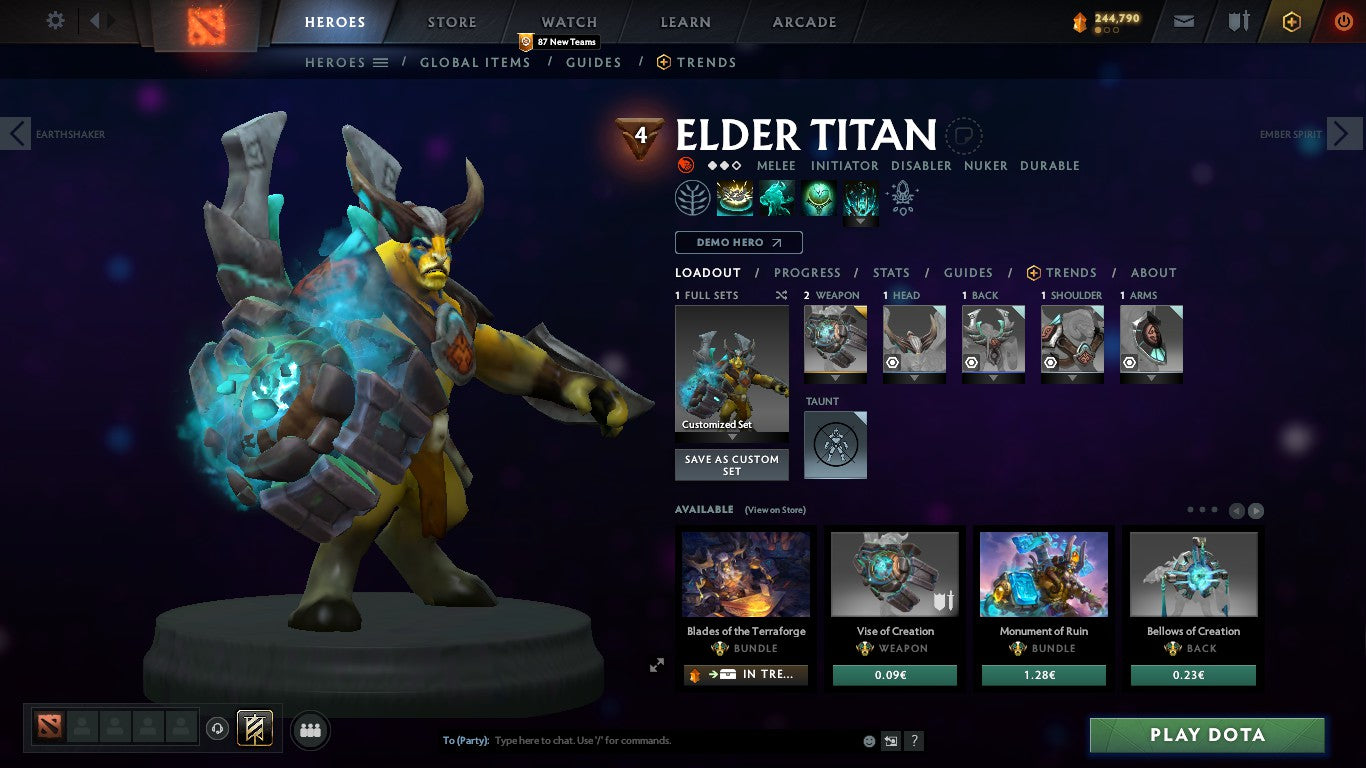Image resolution: width=1366 pixels, height=768 pixels.
Task: Toggle visibility of the equipped Back item
Action: [971, 362]
